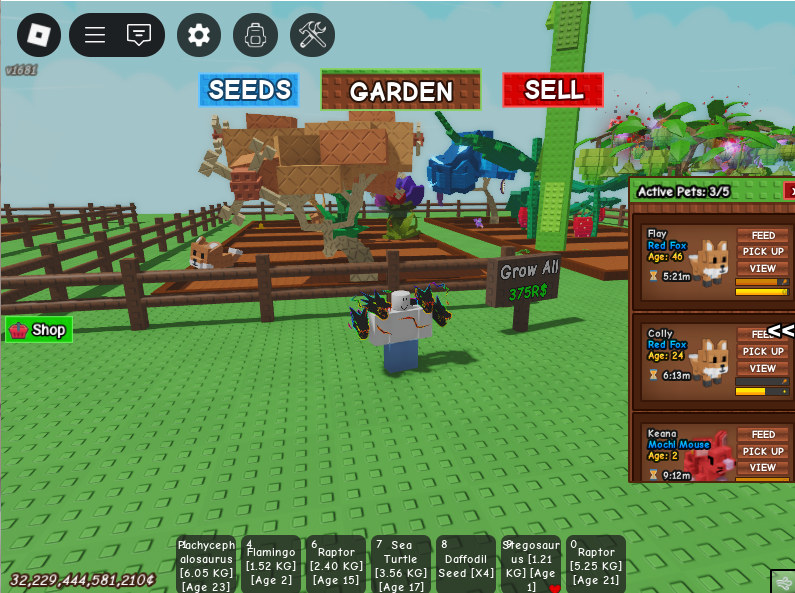
Task: Open the Roblox chat window
Action: tap(139, 35)
